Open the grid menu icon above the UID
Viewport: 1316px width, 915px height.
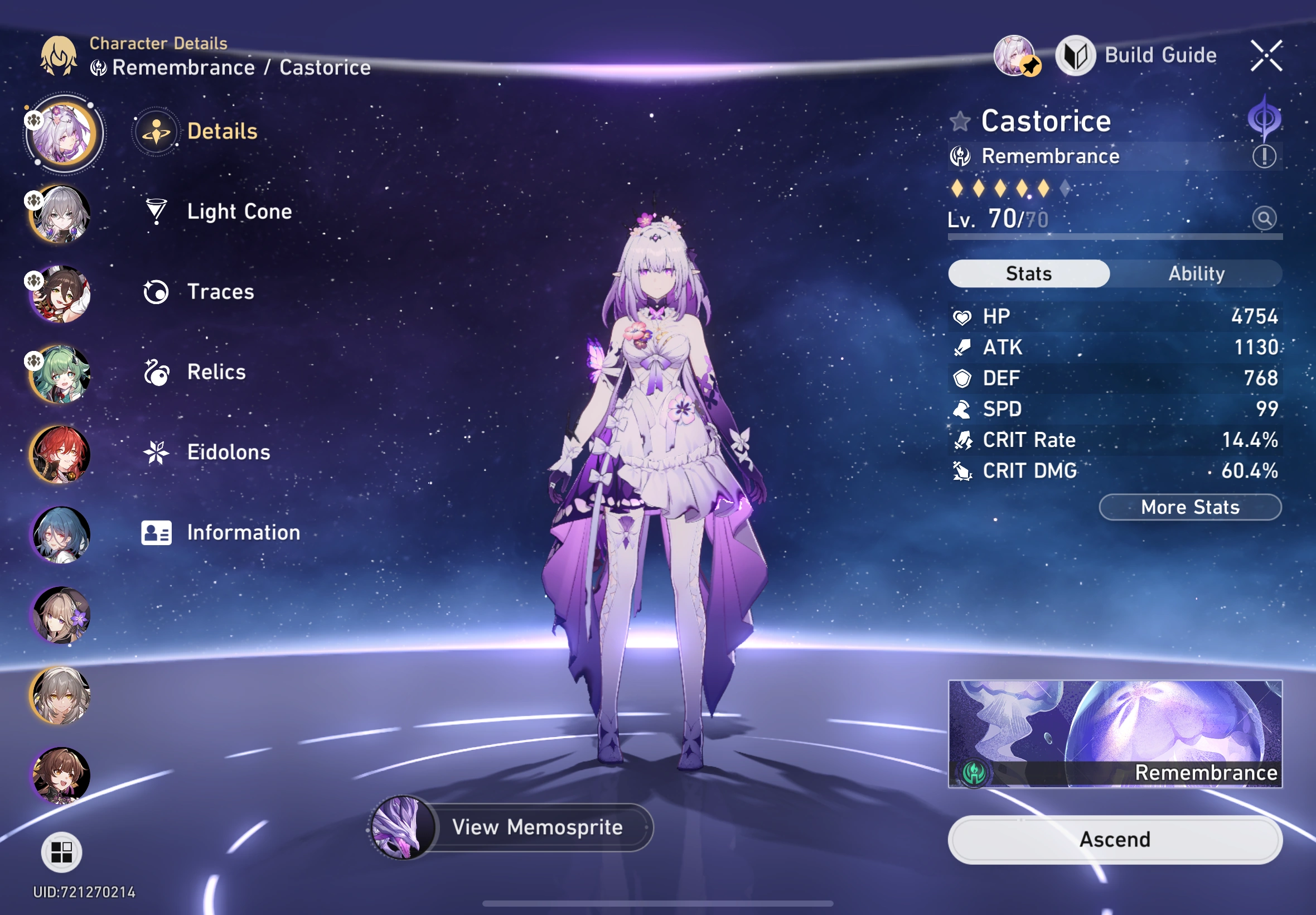tap(63, 851)
